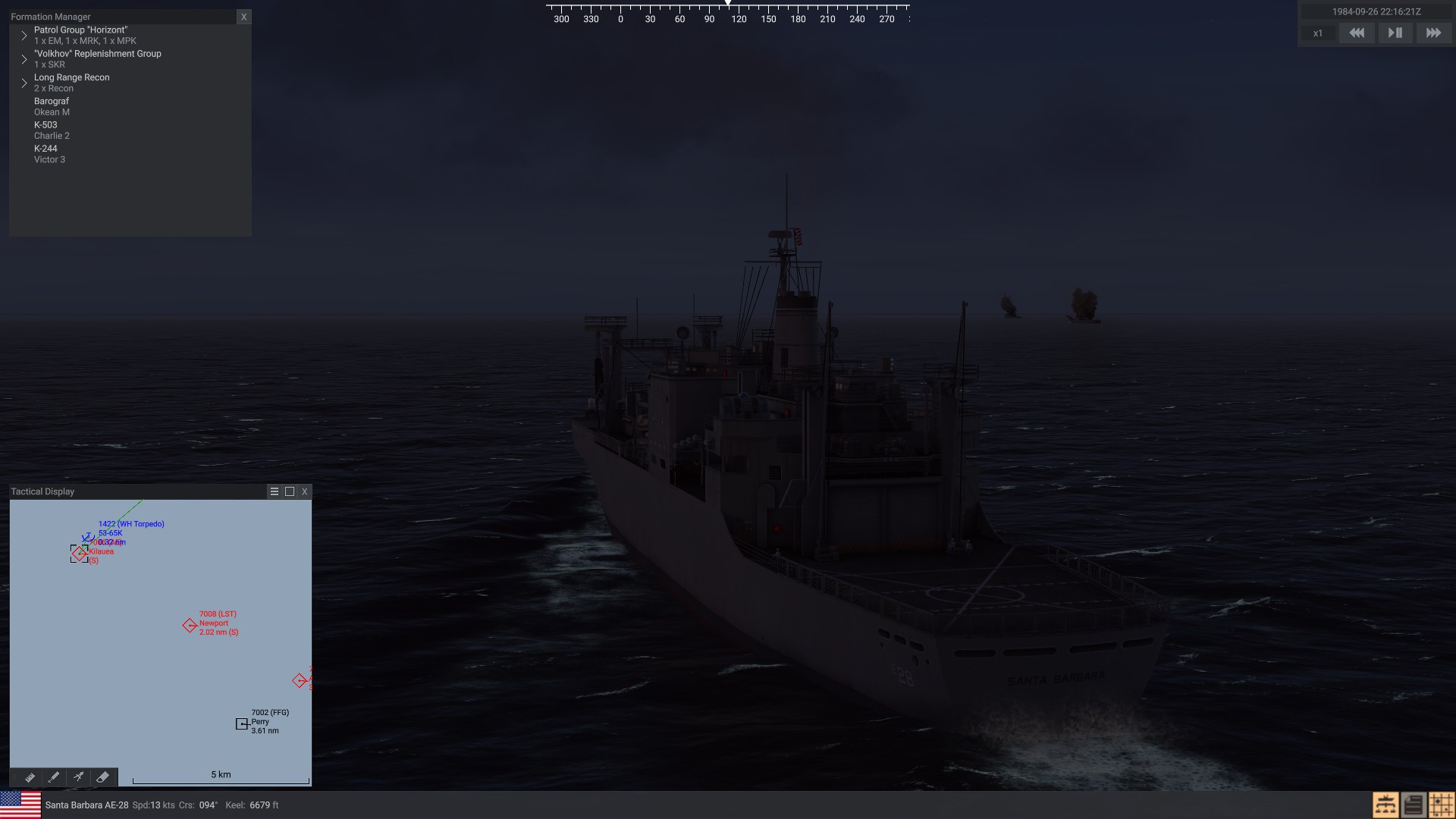This screenshot has height=819, width=1456.
Task: Slow down the time compression
Action: coord(1356,33)
